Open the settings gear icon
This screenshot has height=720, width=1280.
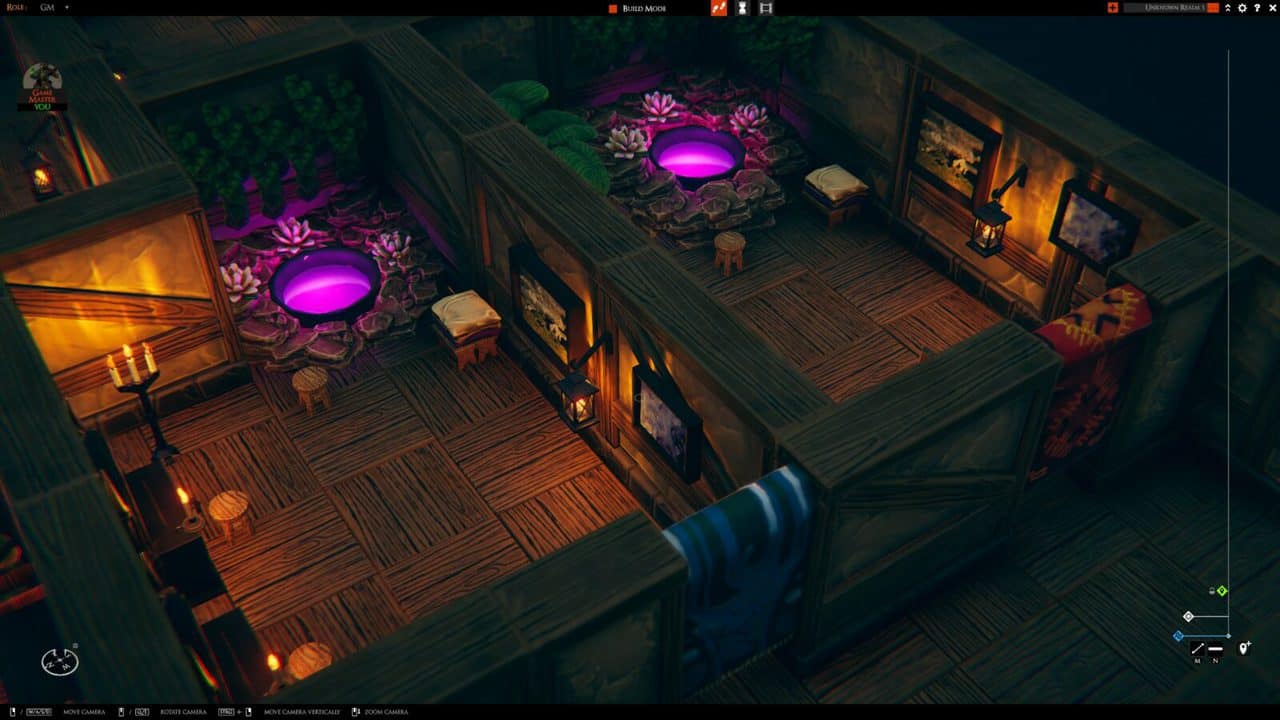[x=1242, y=8]
